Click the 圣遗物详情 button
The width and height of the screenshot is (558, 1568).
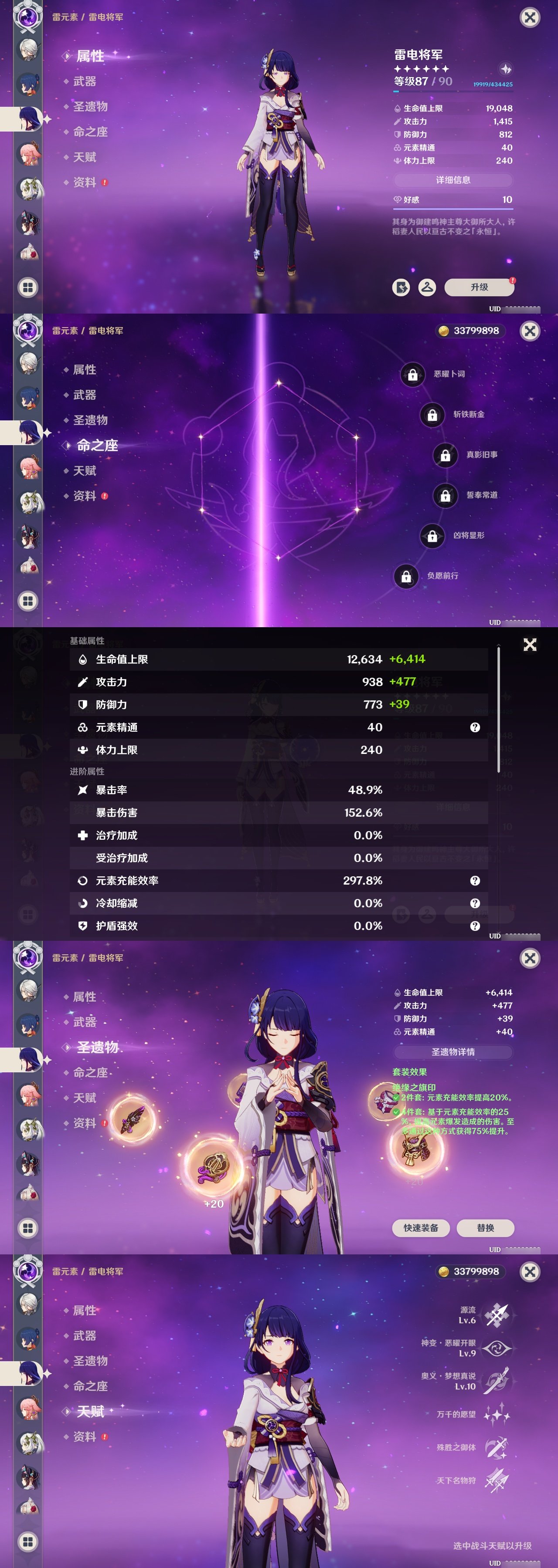pyautogui.click(x=454, y=1053)
